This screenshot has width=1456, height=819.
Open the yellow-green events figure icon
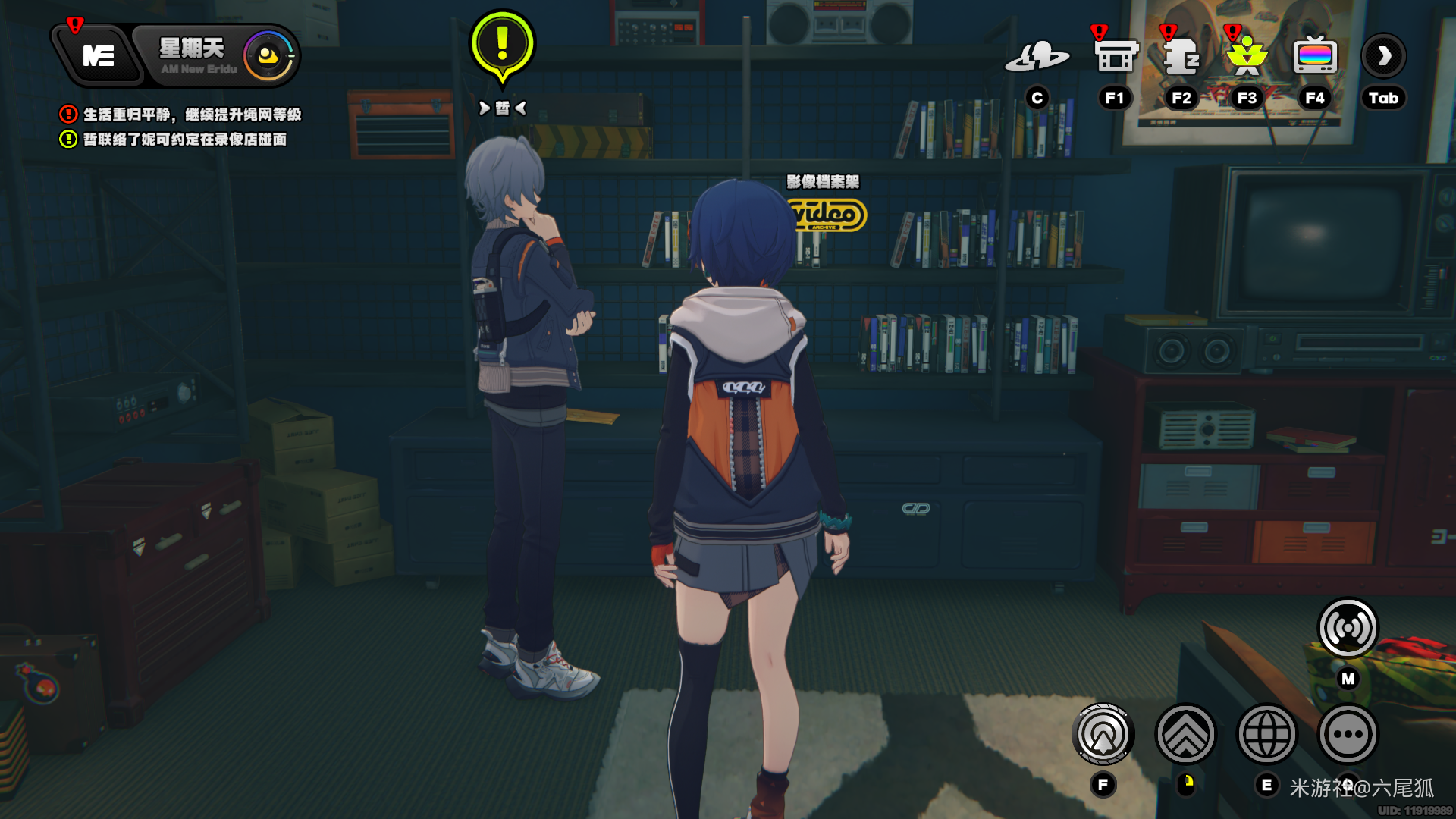point(1247,57)
